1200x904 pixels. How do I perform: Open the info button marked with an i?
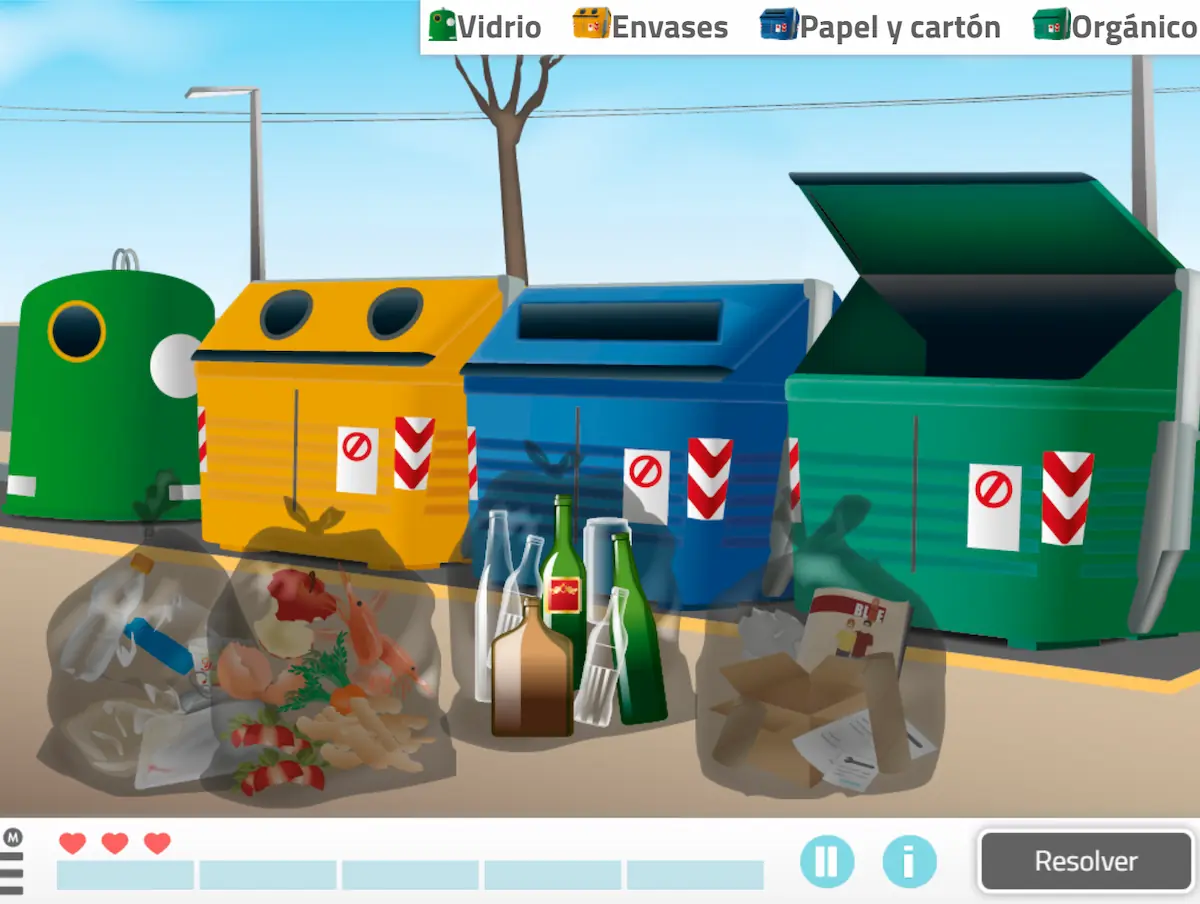[x=909, y=861]
